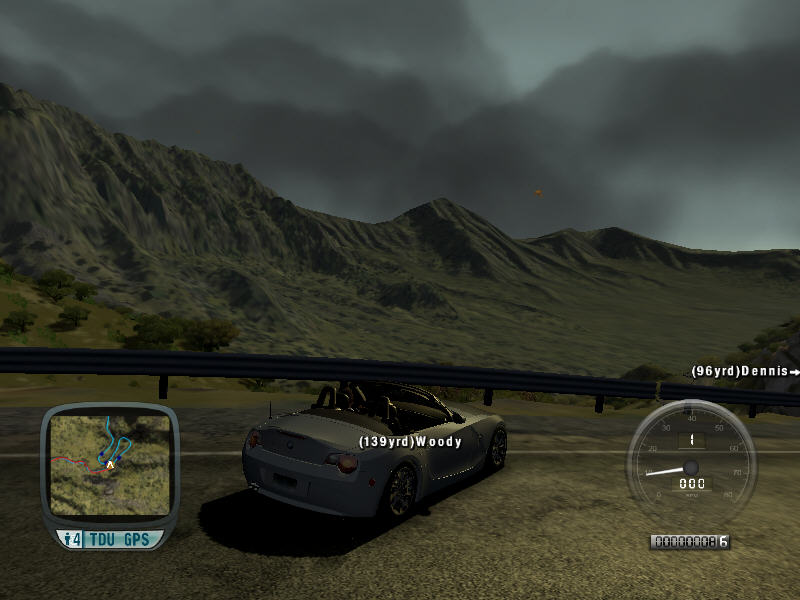Image resolution: width=800 pixels, height=600 pixels.
Task: Select the nearby players count icon
Action: point(72,539)
